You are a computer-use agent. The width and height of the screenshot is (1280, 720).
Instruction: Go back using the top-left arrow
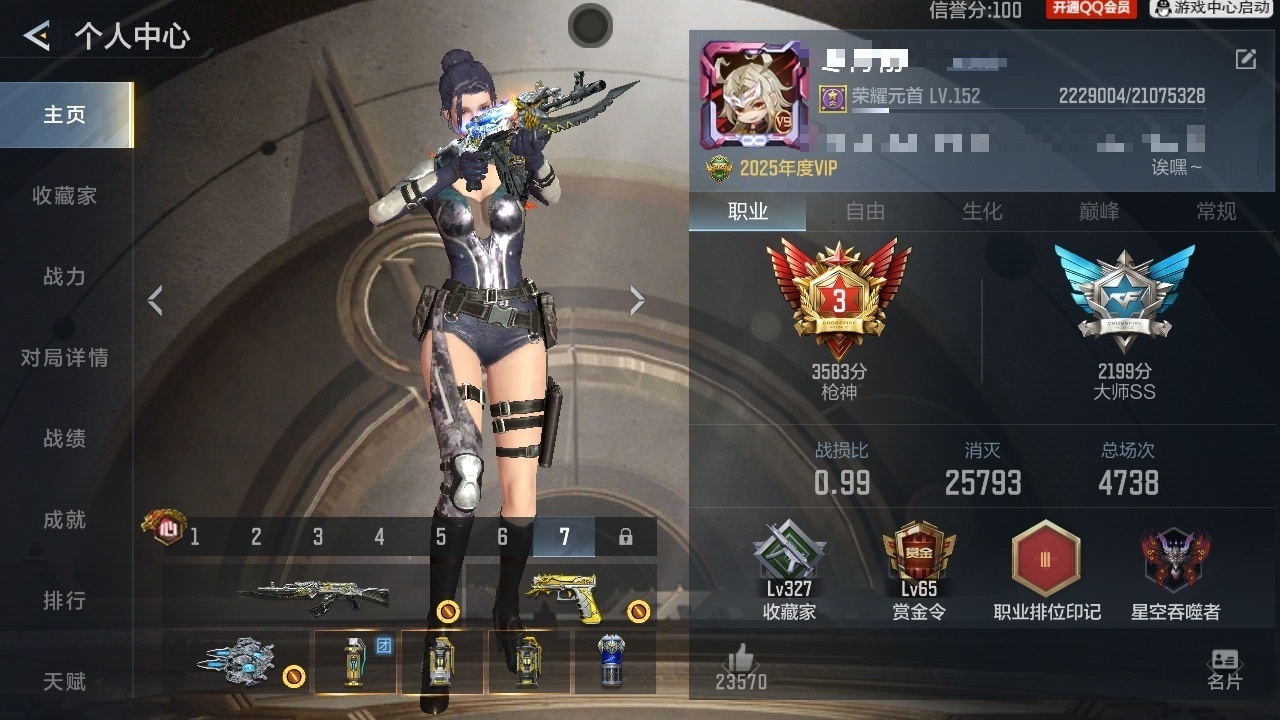37,37
